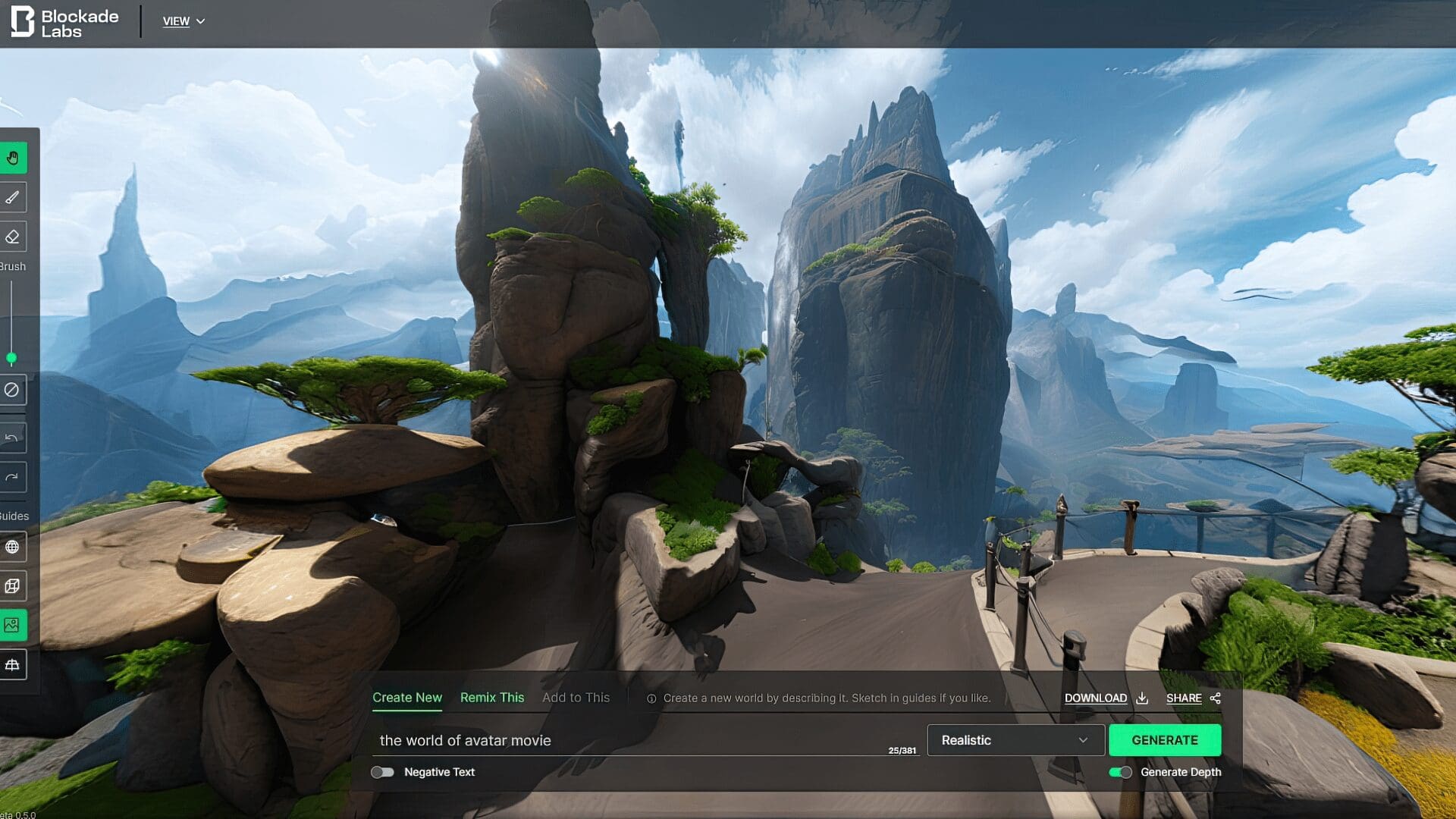Open the clear-brush no-entry option
This screenshot has height=819, width=1456.
point(14,390)
